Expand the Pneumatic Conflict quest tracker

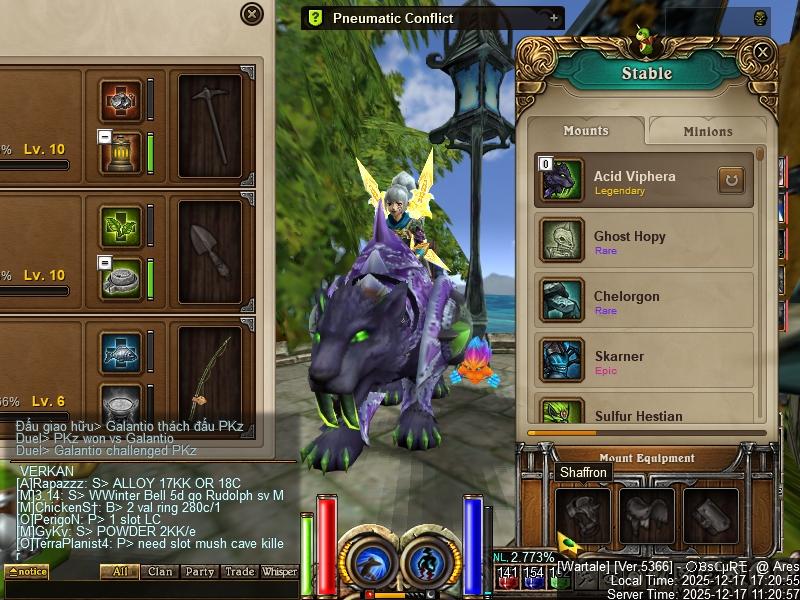tap(554, 18)
